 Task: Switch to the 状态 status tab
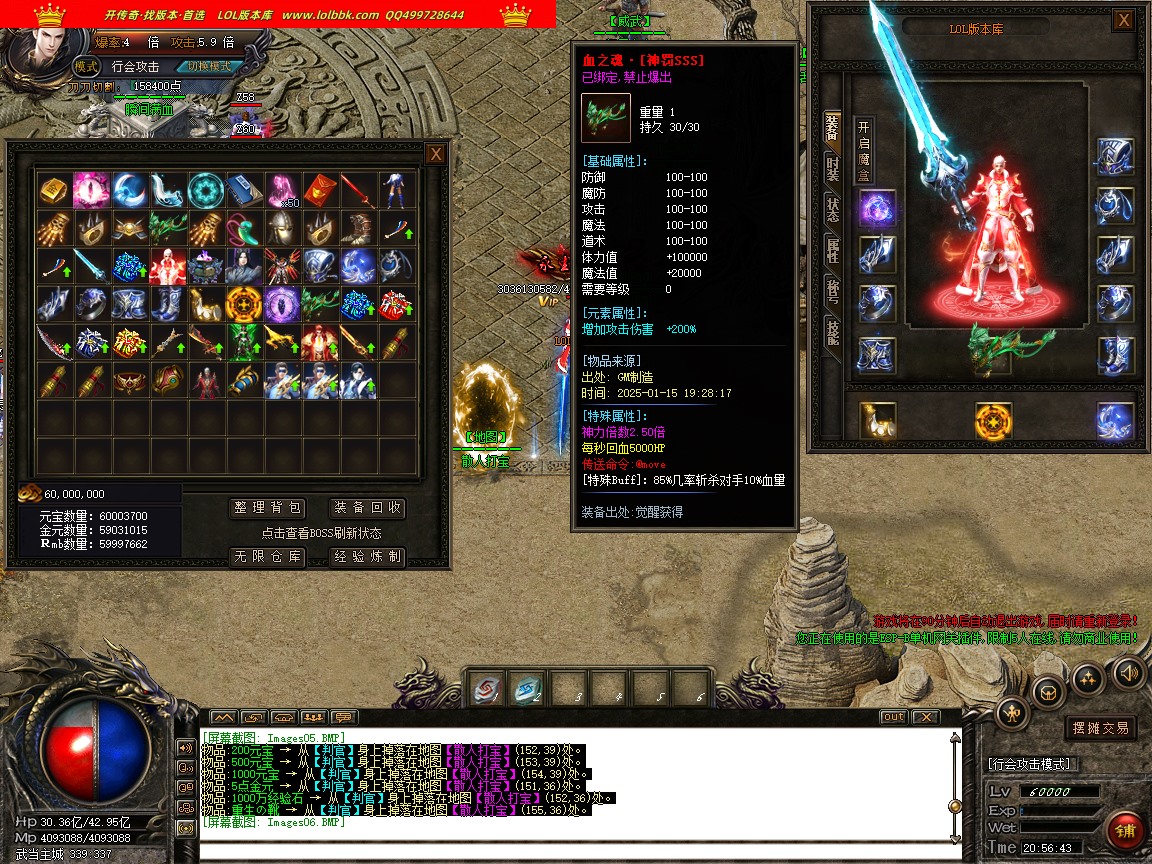pyautogui.click(x=832, y=209)
